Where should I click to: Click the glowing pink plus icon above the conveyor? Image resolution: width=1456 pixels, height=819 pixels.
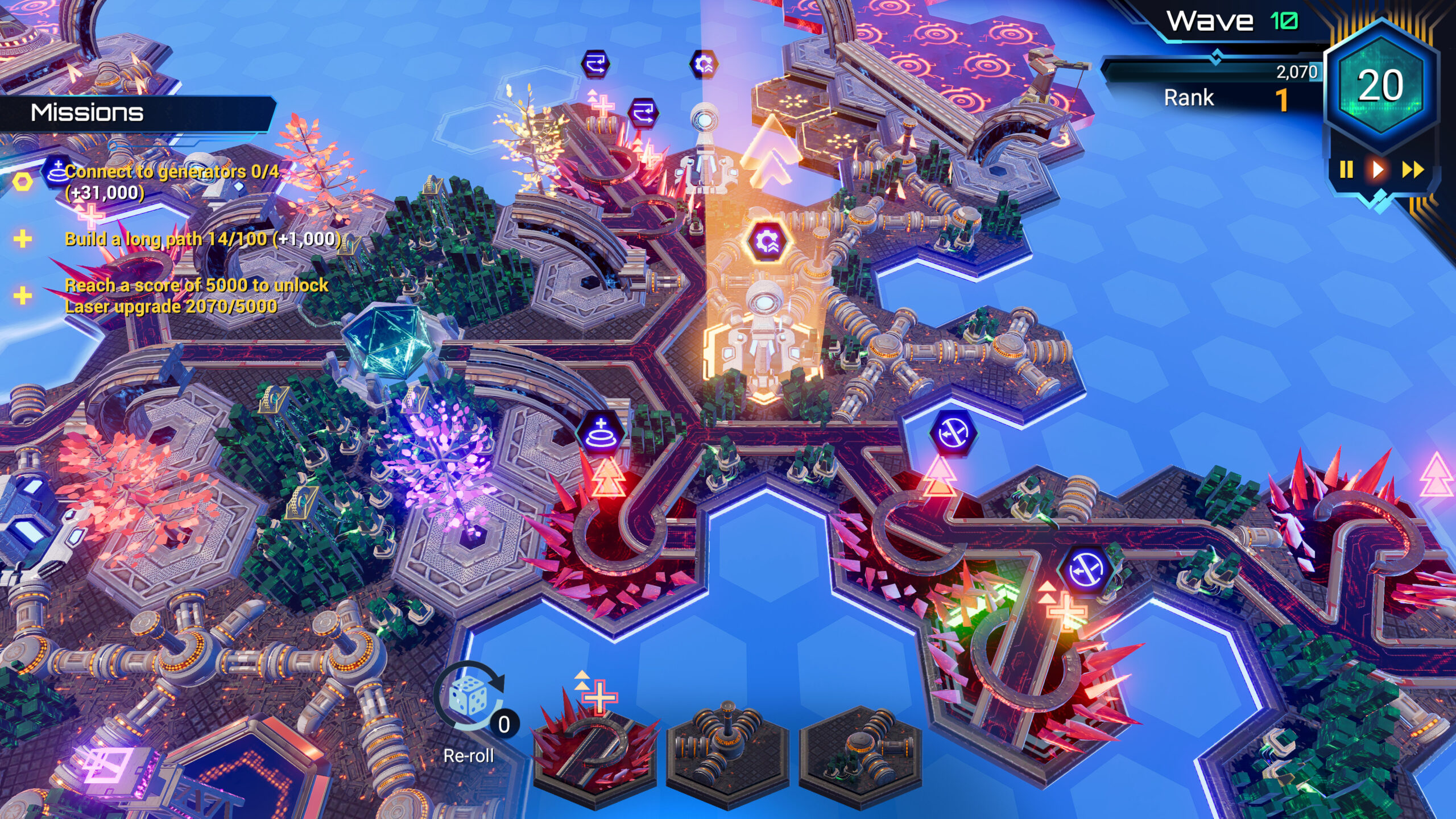tap(604, 105)
